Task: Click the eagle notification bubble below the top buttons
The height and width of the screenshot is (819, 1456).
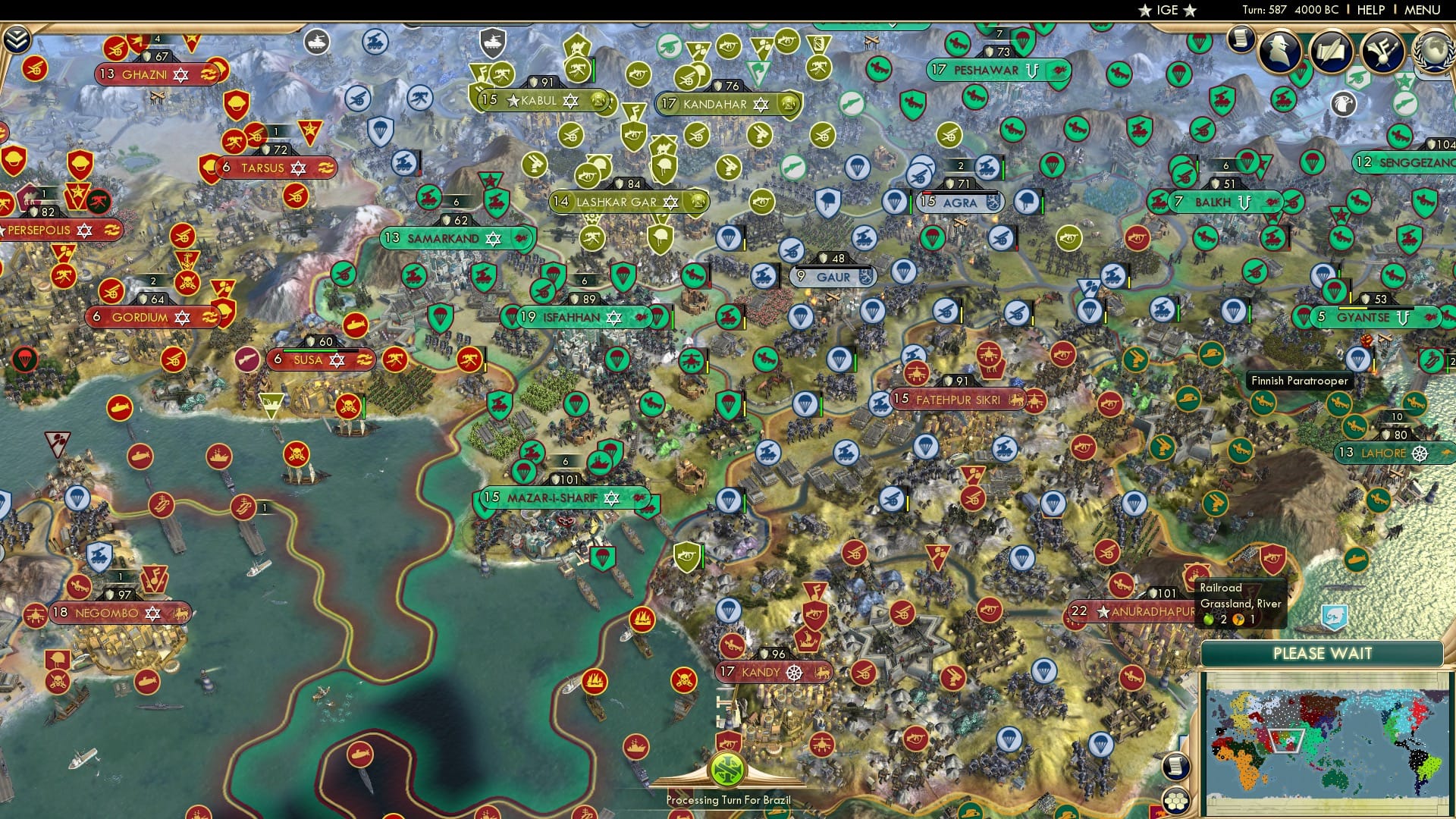Action: tap(1344, 104)
